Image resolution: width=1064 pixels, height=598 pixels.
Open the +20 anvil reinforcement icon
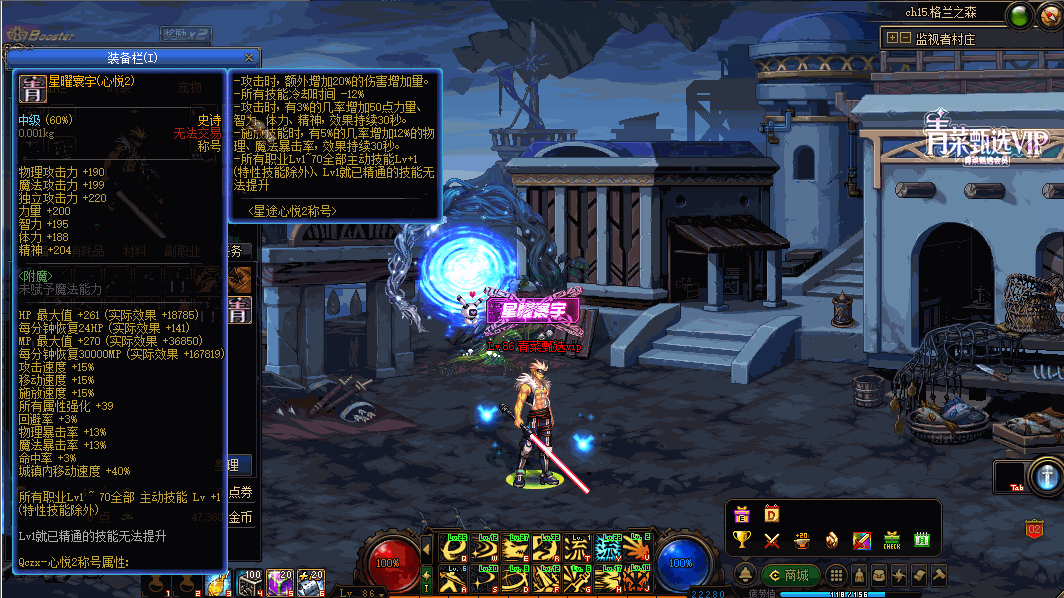click(x=801, y=540)
